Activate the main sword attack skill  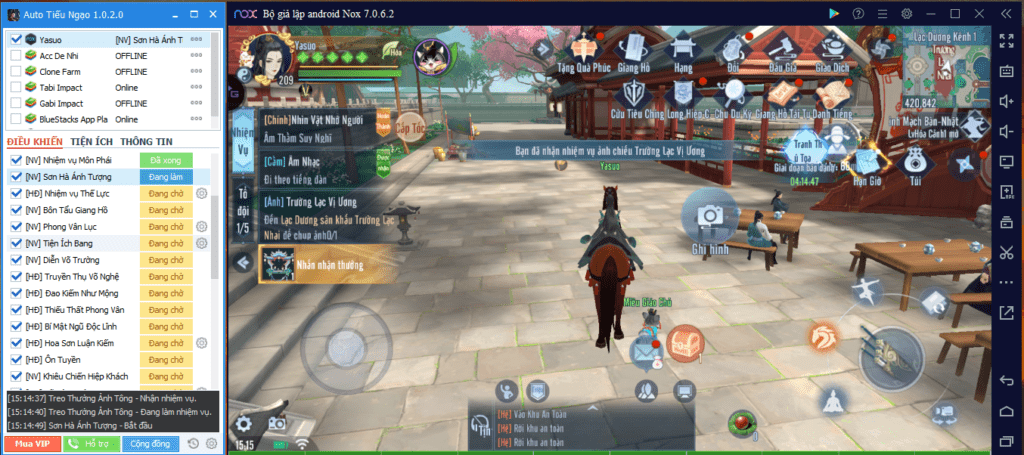[892, 350]
